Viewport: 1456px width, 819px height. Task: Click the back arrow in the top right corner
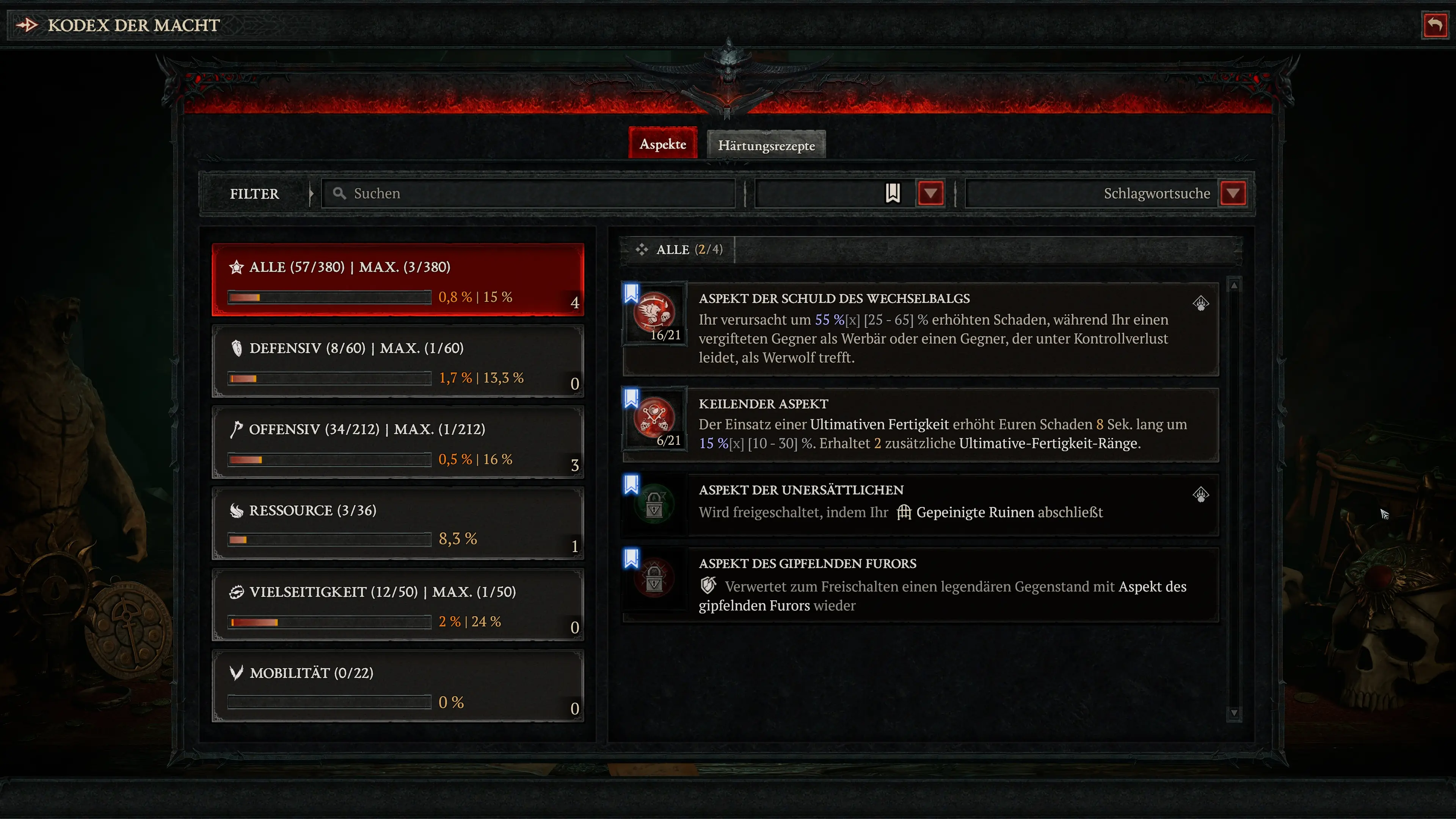coord(1435,24)
